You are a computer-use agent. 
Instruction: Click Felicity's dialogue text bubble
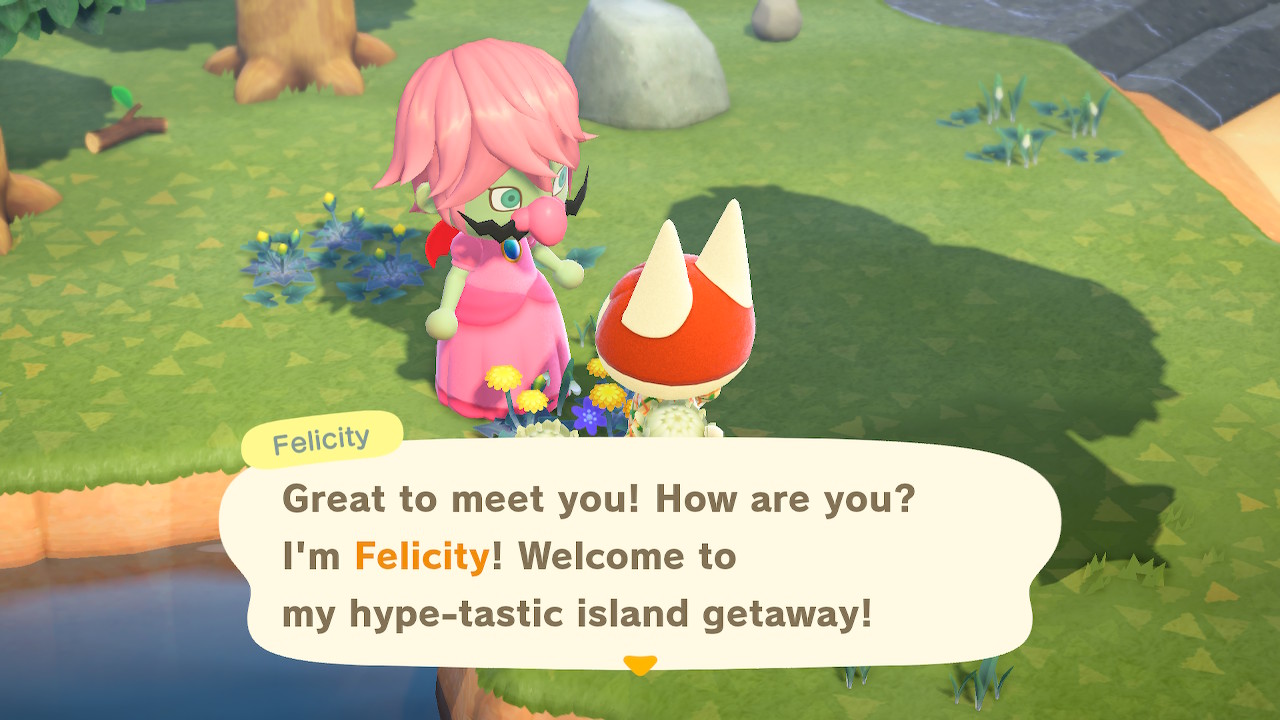click(x=639, y=555)
